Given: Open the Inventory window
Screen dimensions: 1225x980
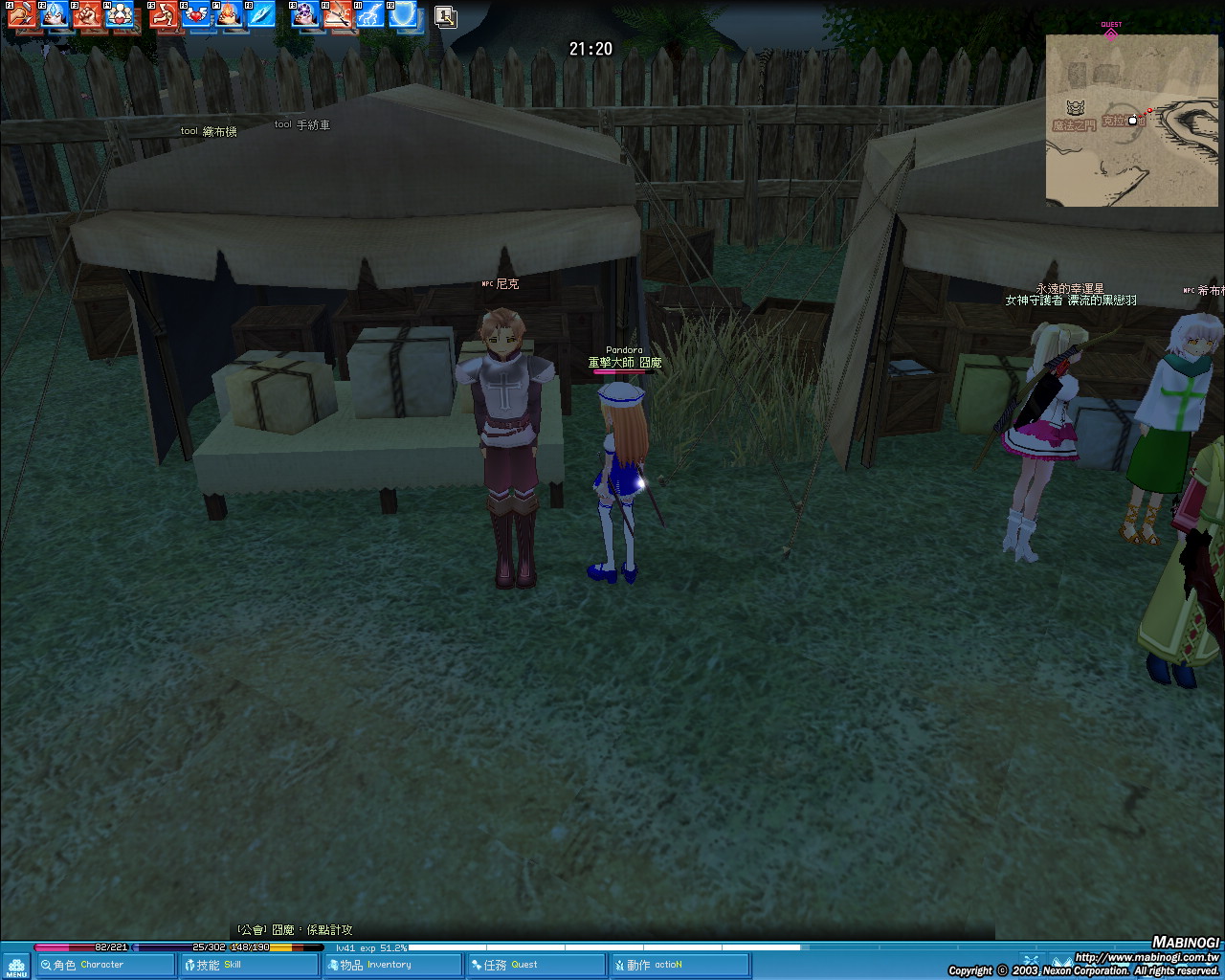Looking at the screenshot, I should (x=392, y=965).
